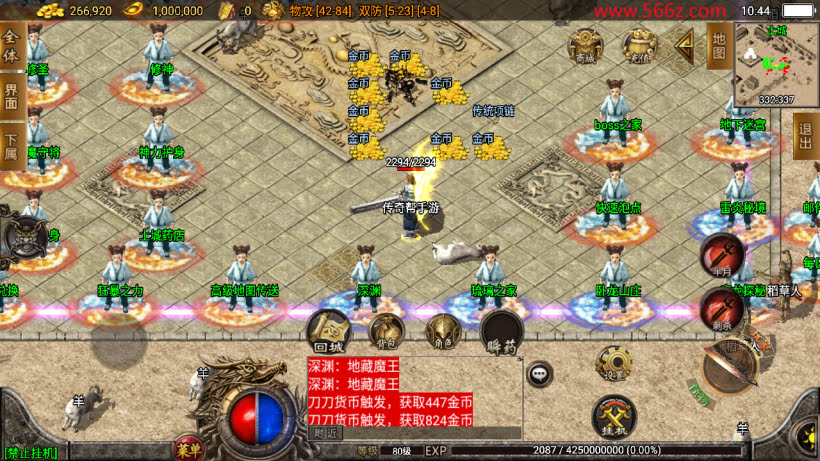Viewport: 820px width, 461px height.
Task: Click the minimap in the corner
Action: 776,63
